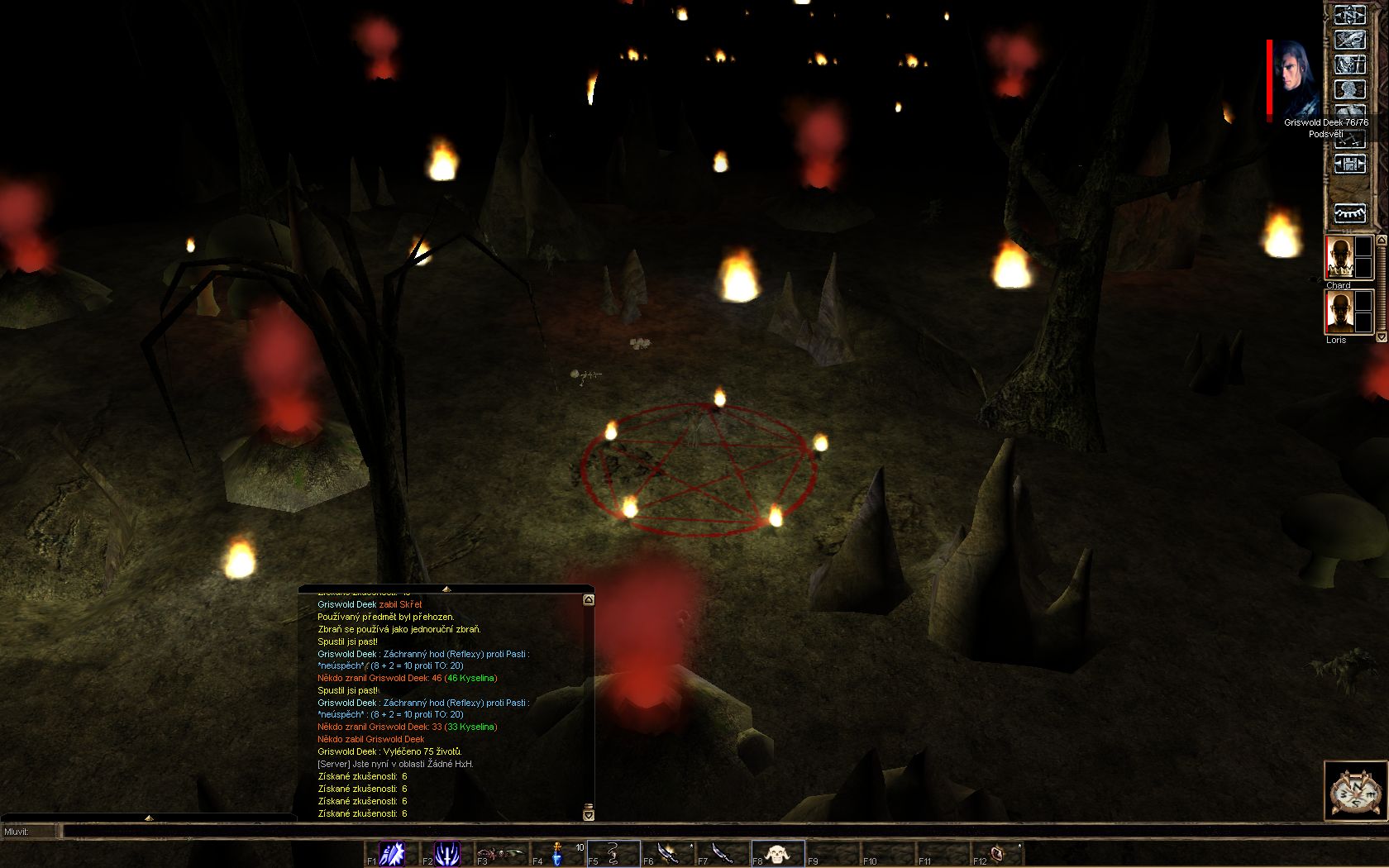Open the character figure menu button
Viewport: 1389px width, 868px height.
(x=1350, y=64)
